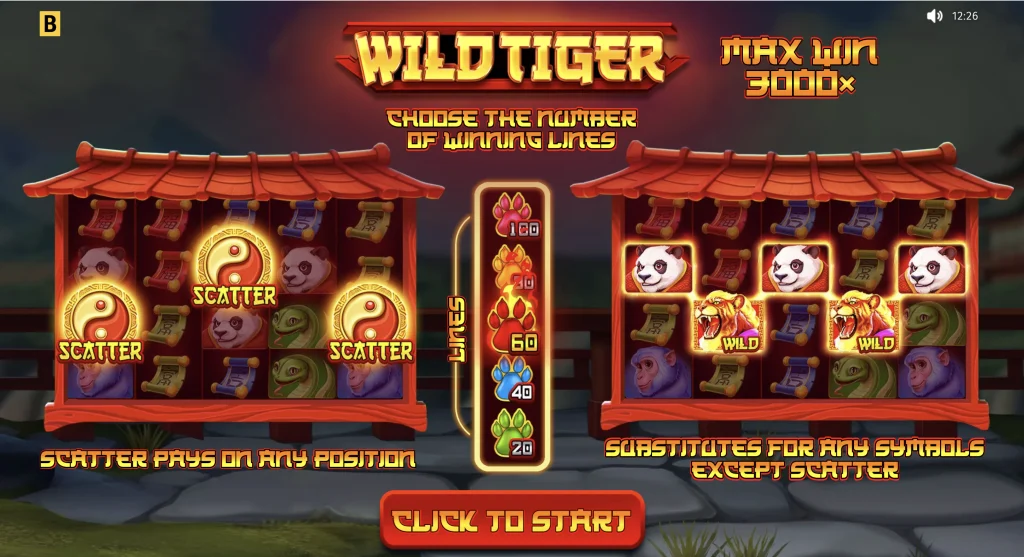Toggle the sound speaker icon
The image size is (1024, 557).
pos(935,16)
